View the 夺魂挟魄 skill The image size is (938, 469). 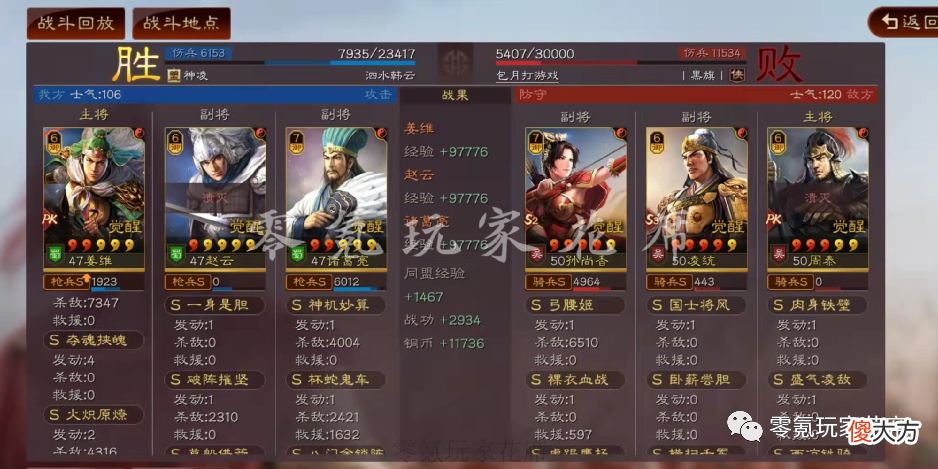(95, 341)
